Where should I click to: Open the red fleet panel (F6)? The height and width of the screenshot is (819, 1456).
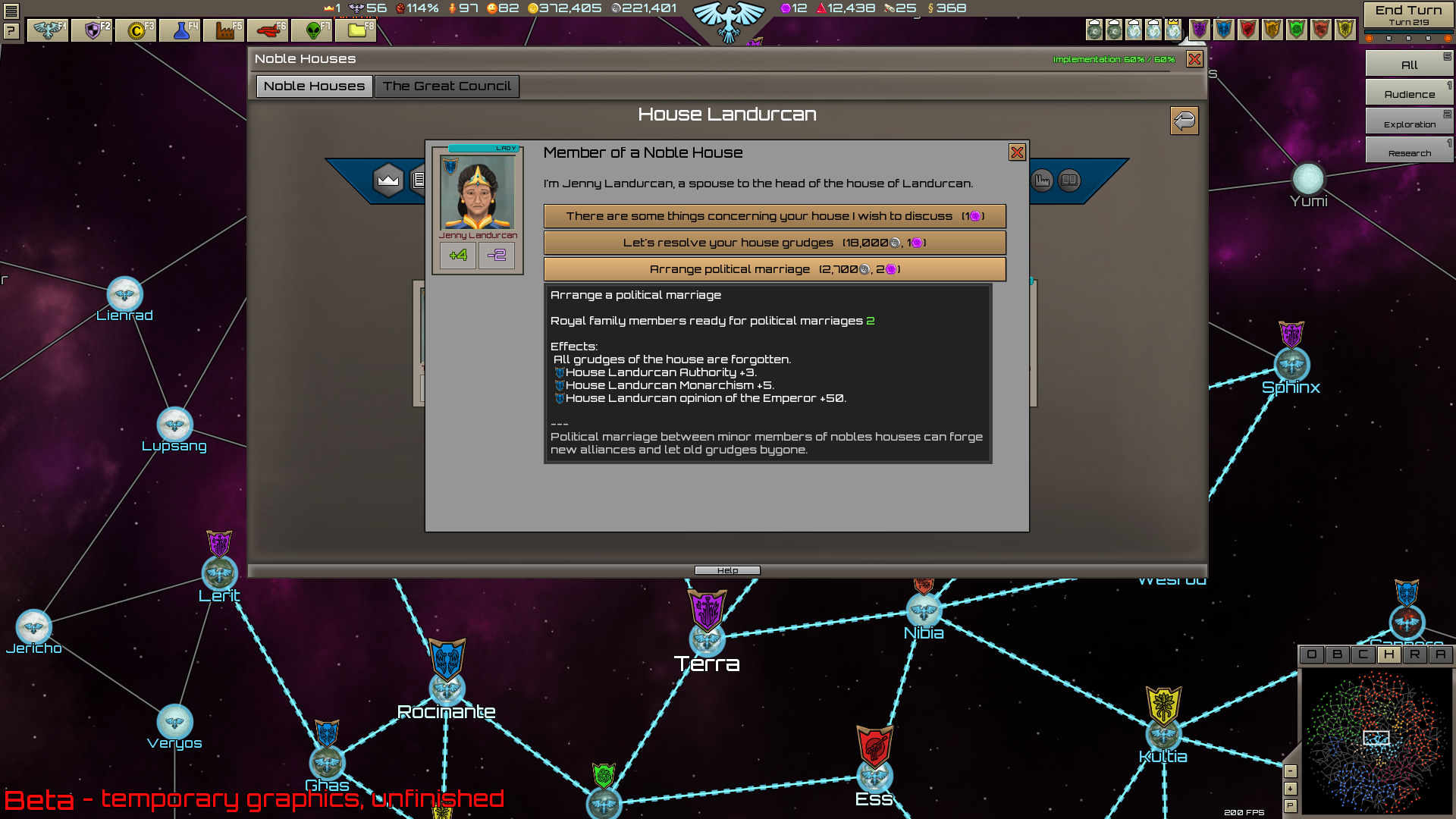pos(268,31)
